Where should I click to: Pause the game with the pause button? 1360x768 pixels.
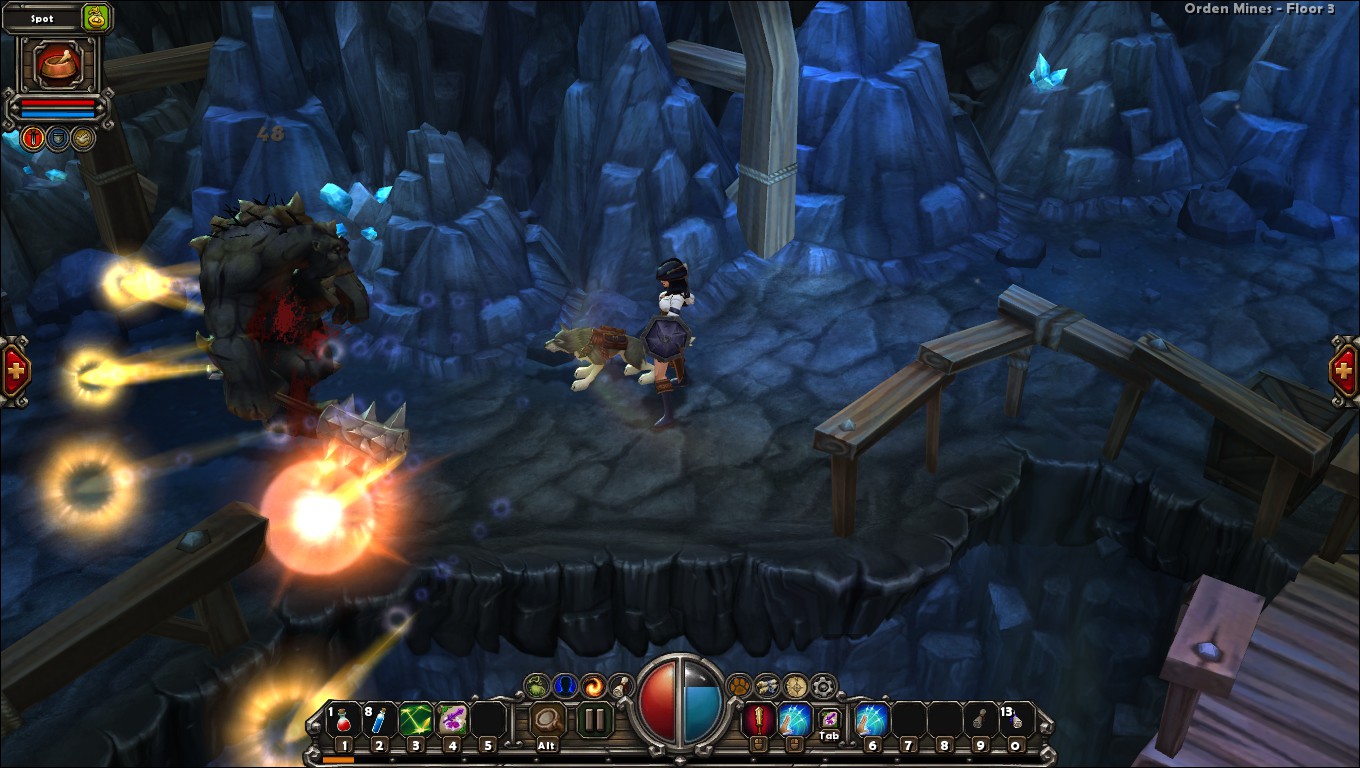point(594,718)
